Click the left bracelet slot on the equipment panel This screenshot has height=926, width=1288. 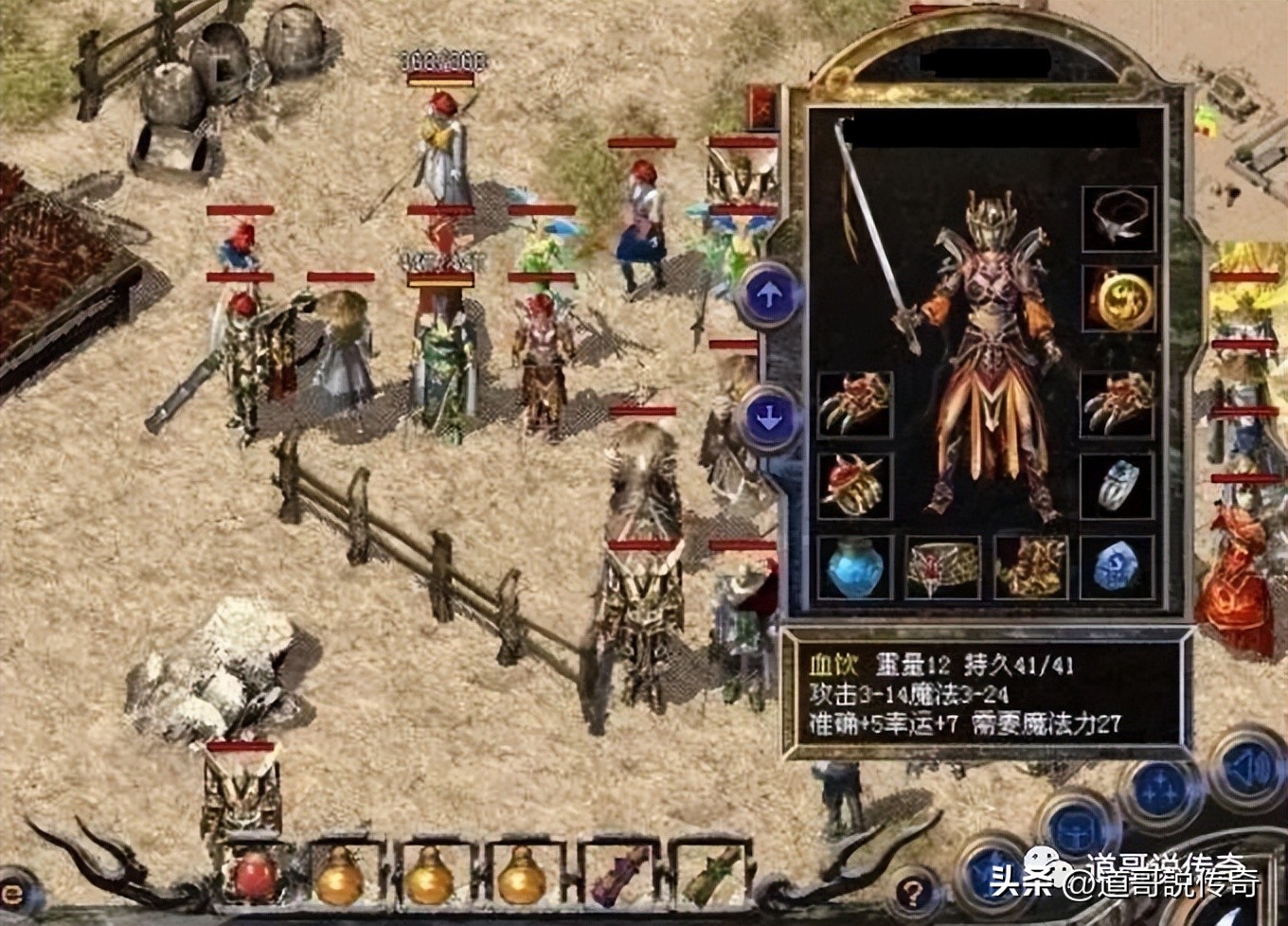click(851, 407)
